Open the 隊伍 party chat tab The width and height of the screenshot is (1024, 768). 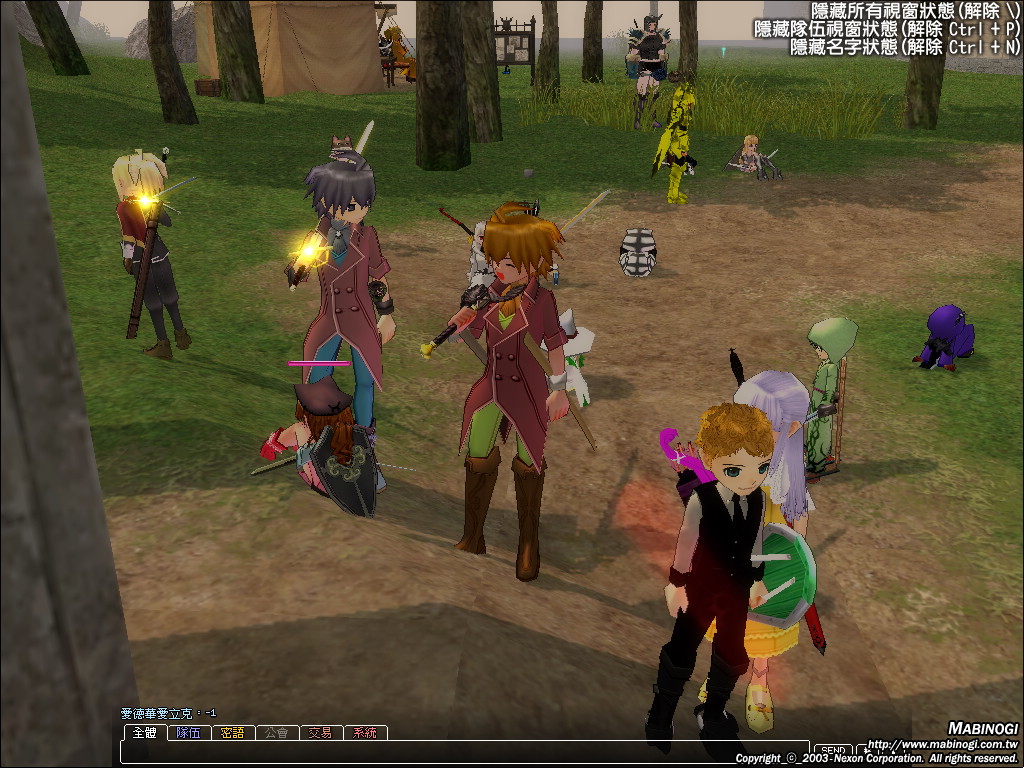click(x=189, y=733)
